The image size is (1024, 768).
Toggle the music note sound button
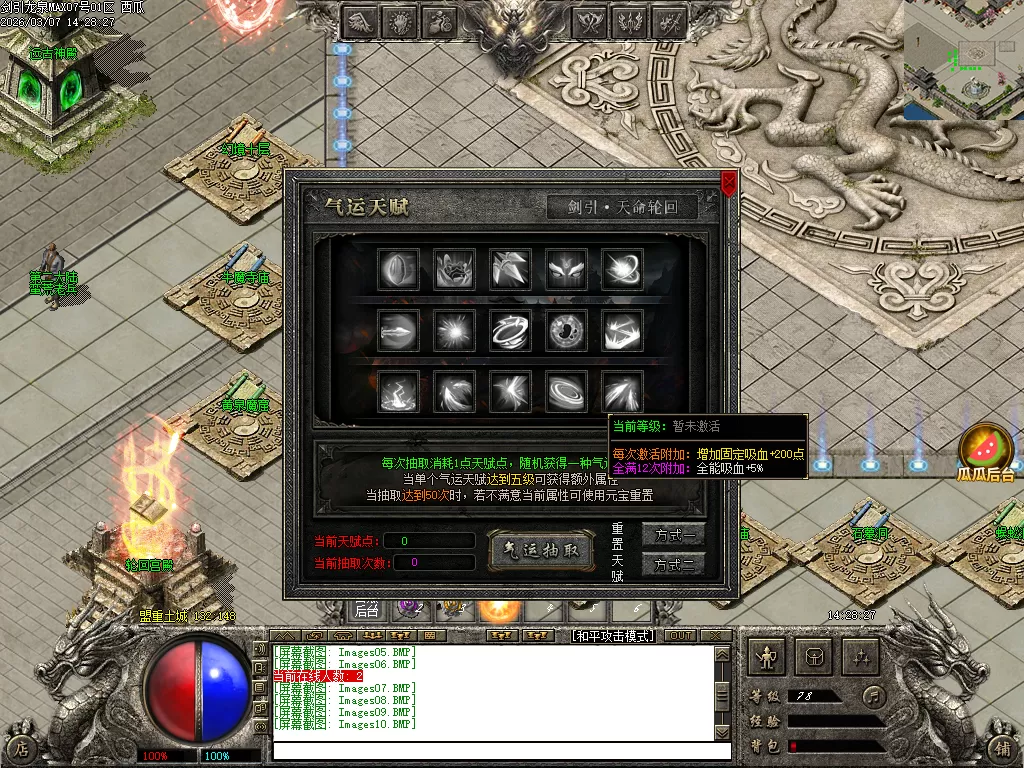[874, 695]
